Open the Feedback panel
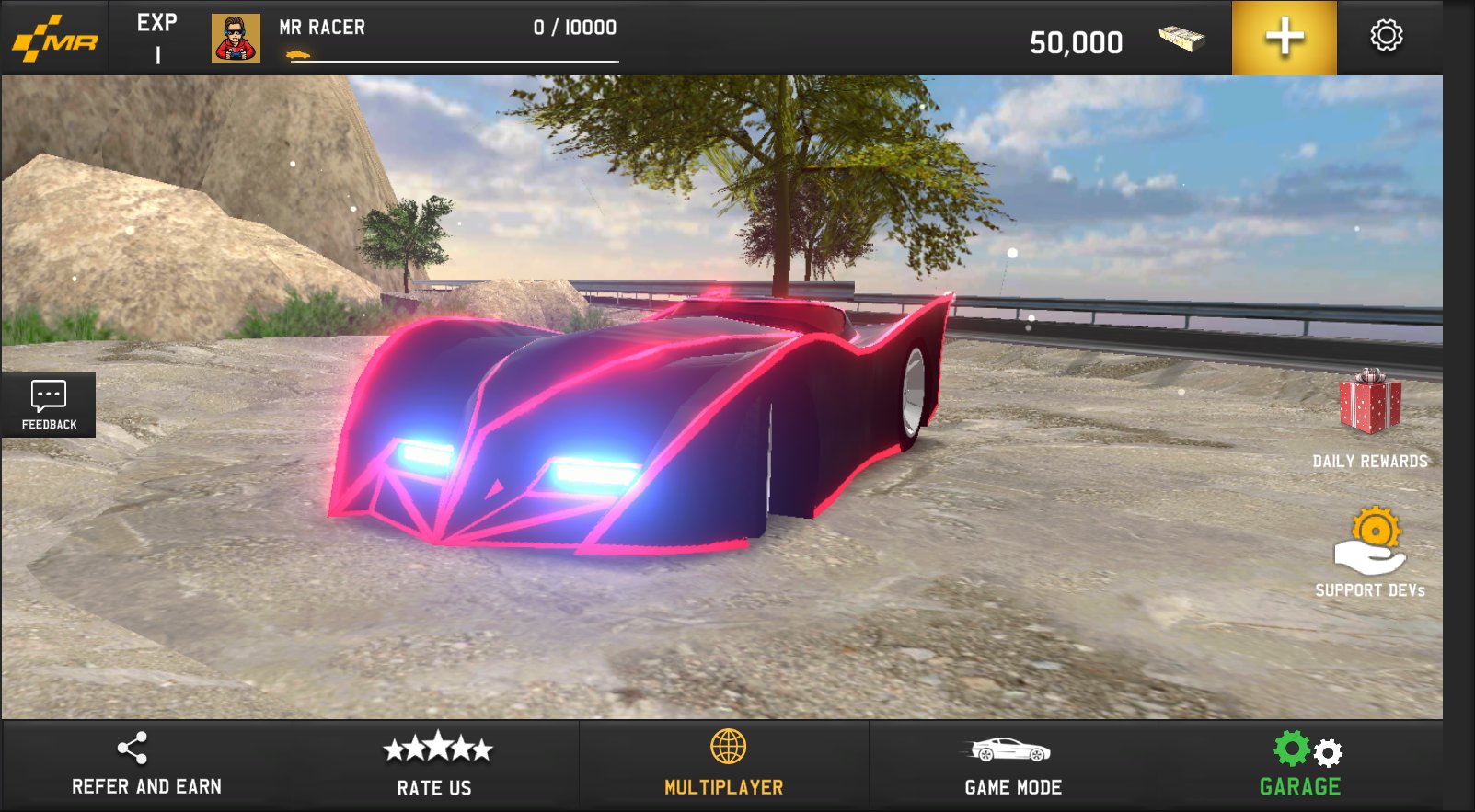The width and height of the screenshot is (1475, 812). pos(49,405)
